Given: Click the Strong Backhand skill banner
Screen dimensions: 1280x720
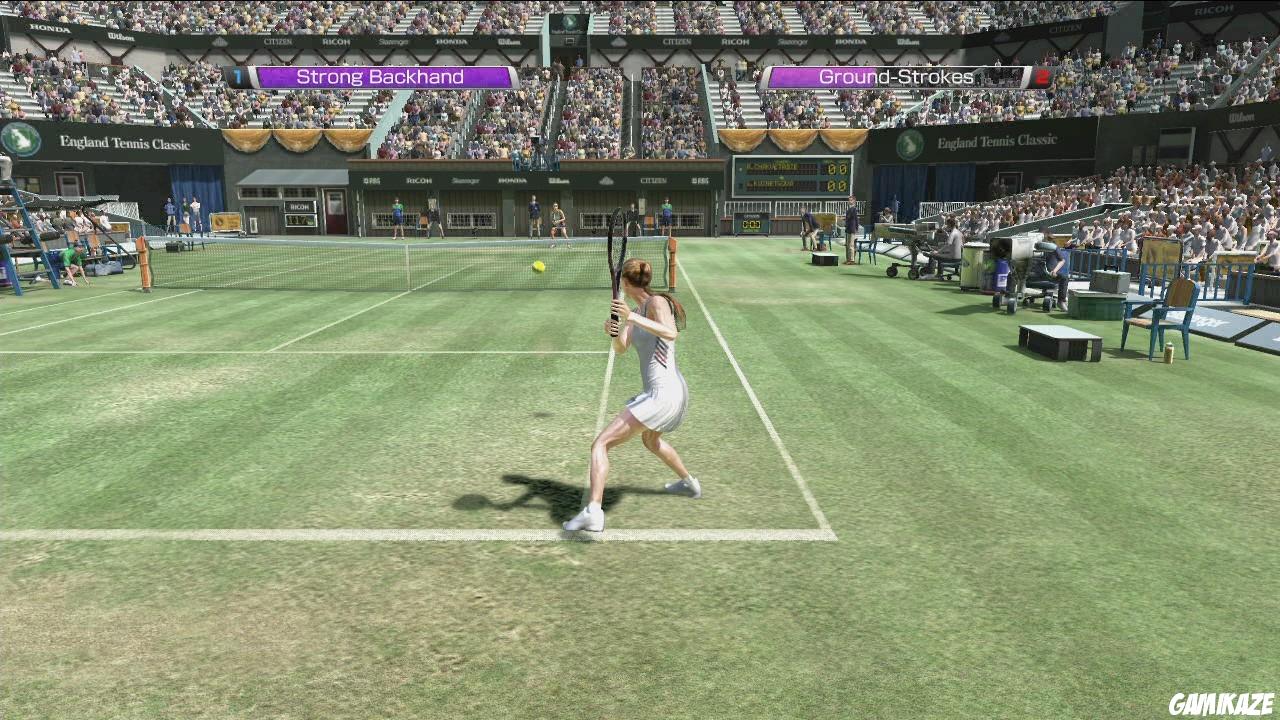Looking at the screenshot, I should coord(380,76).
